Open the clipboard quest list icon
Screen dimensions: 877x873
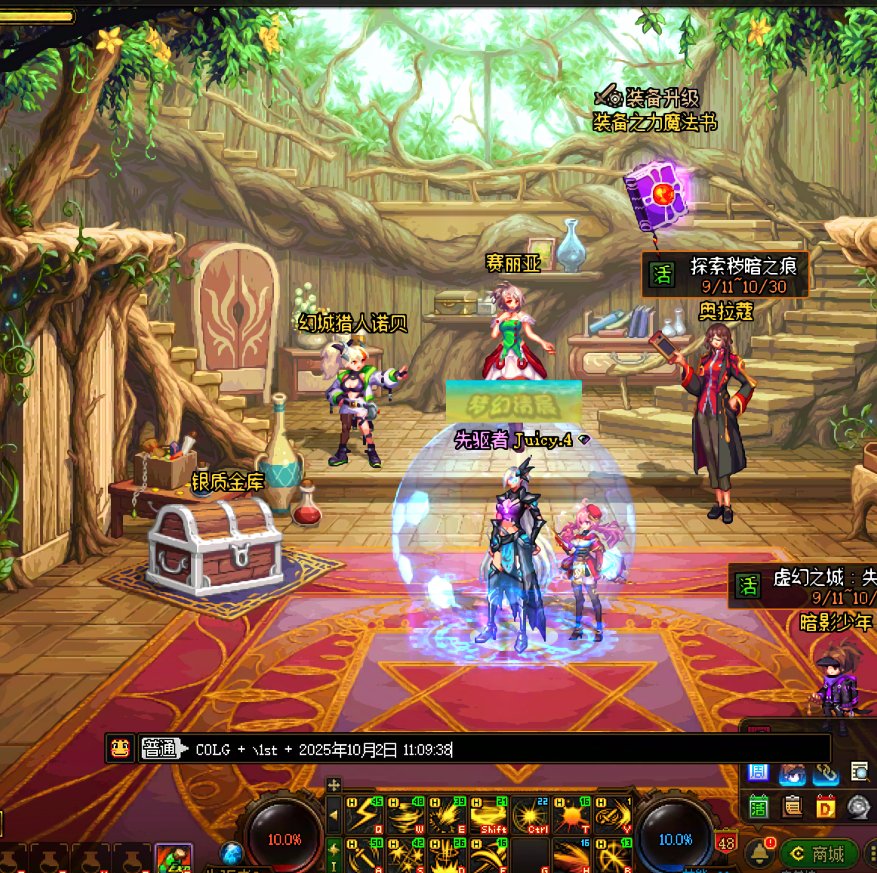793,805
